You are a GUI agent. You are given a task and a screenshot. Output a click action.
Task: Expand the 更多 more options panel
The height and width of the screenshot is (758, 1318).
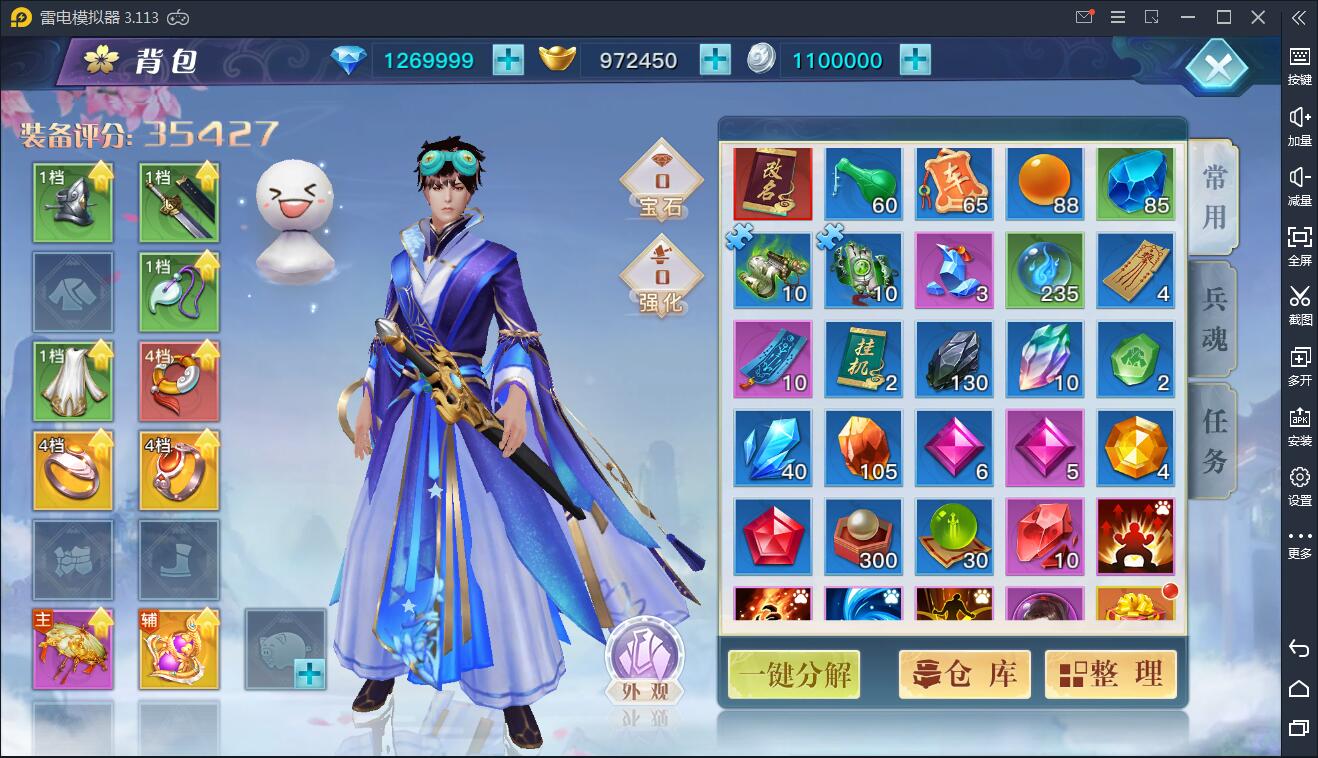1299,543
